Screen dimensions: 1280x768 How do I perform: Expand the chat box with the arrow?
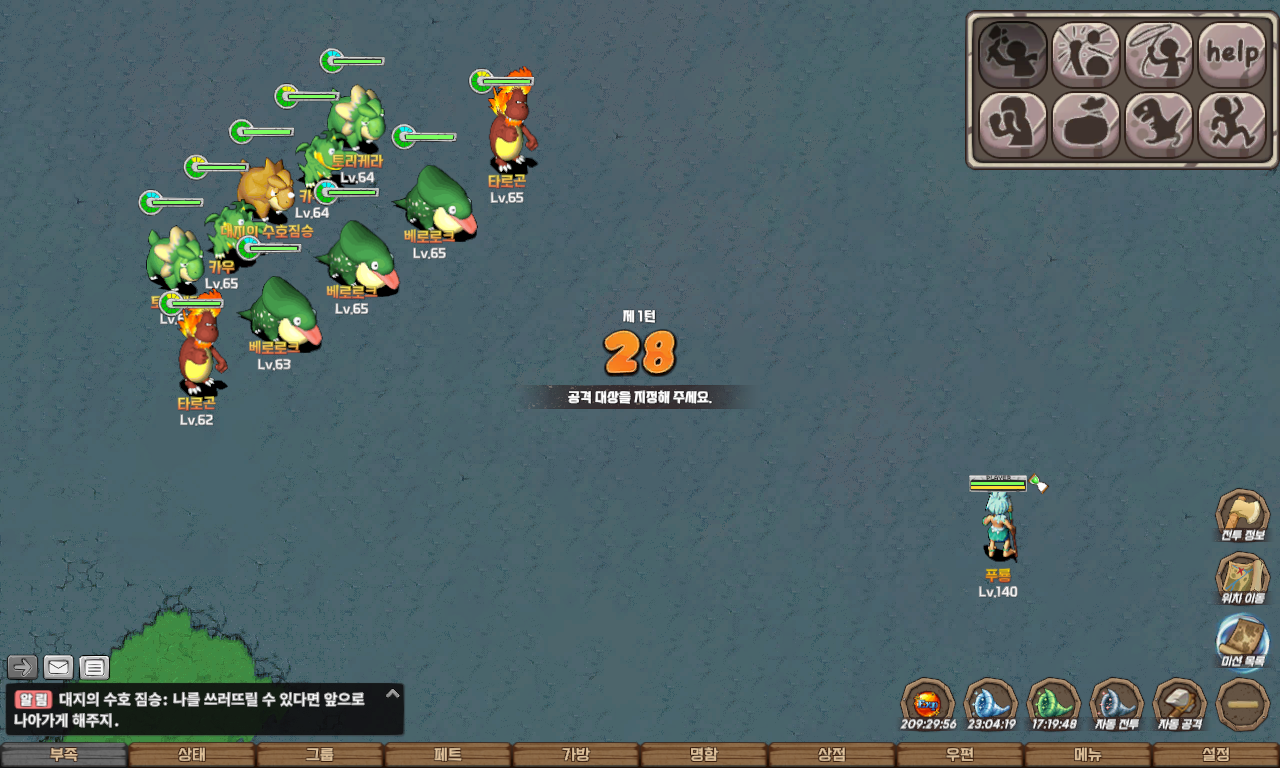[x=393, y=693]
